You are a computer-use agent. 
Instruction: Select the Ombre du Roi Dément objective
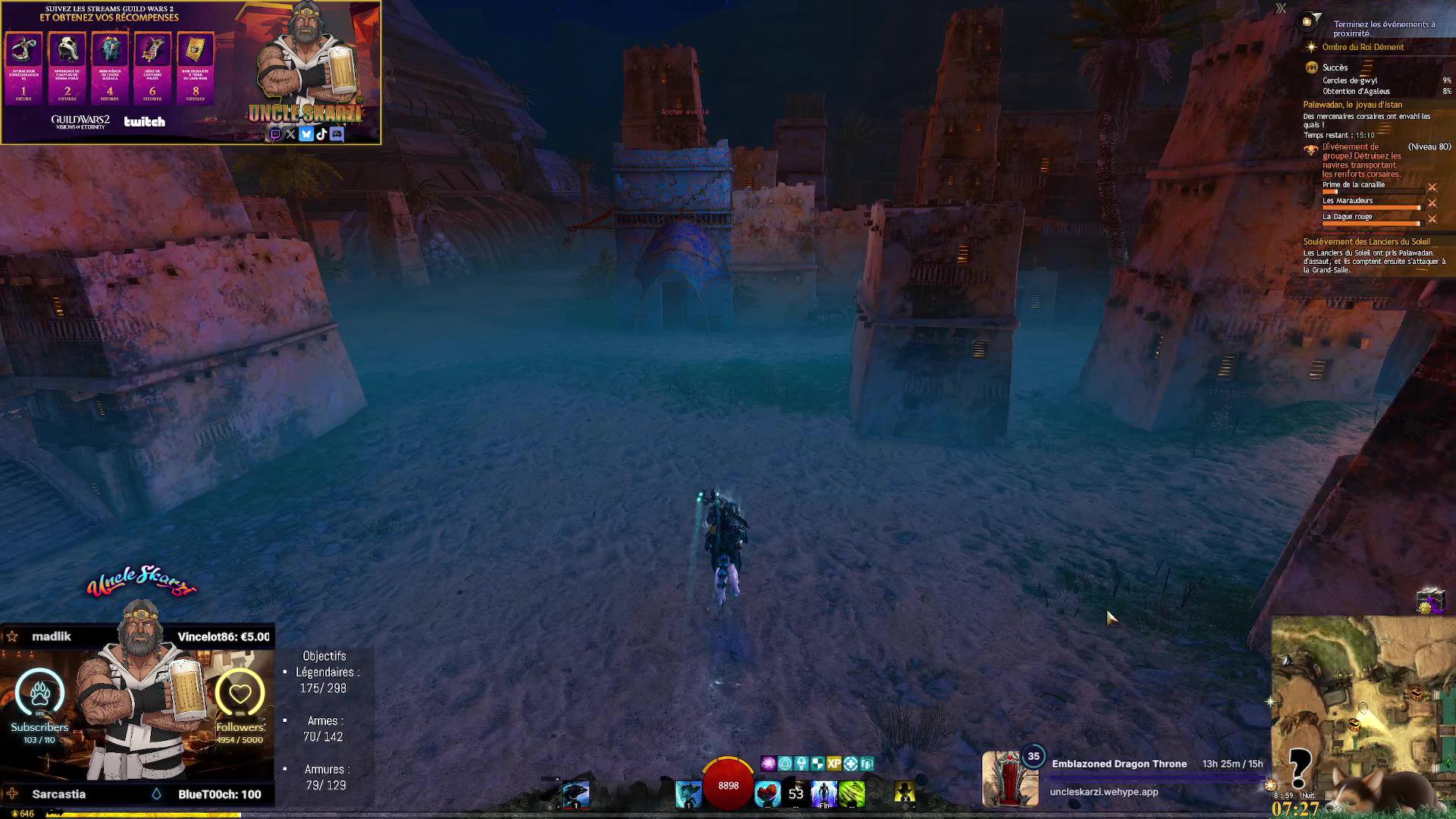pyautogui.click(x=1363, y=47)
